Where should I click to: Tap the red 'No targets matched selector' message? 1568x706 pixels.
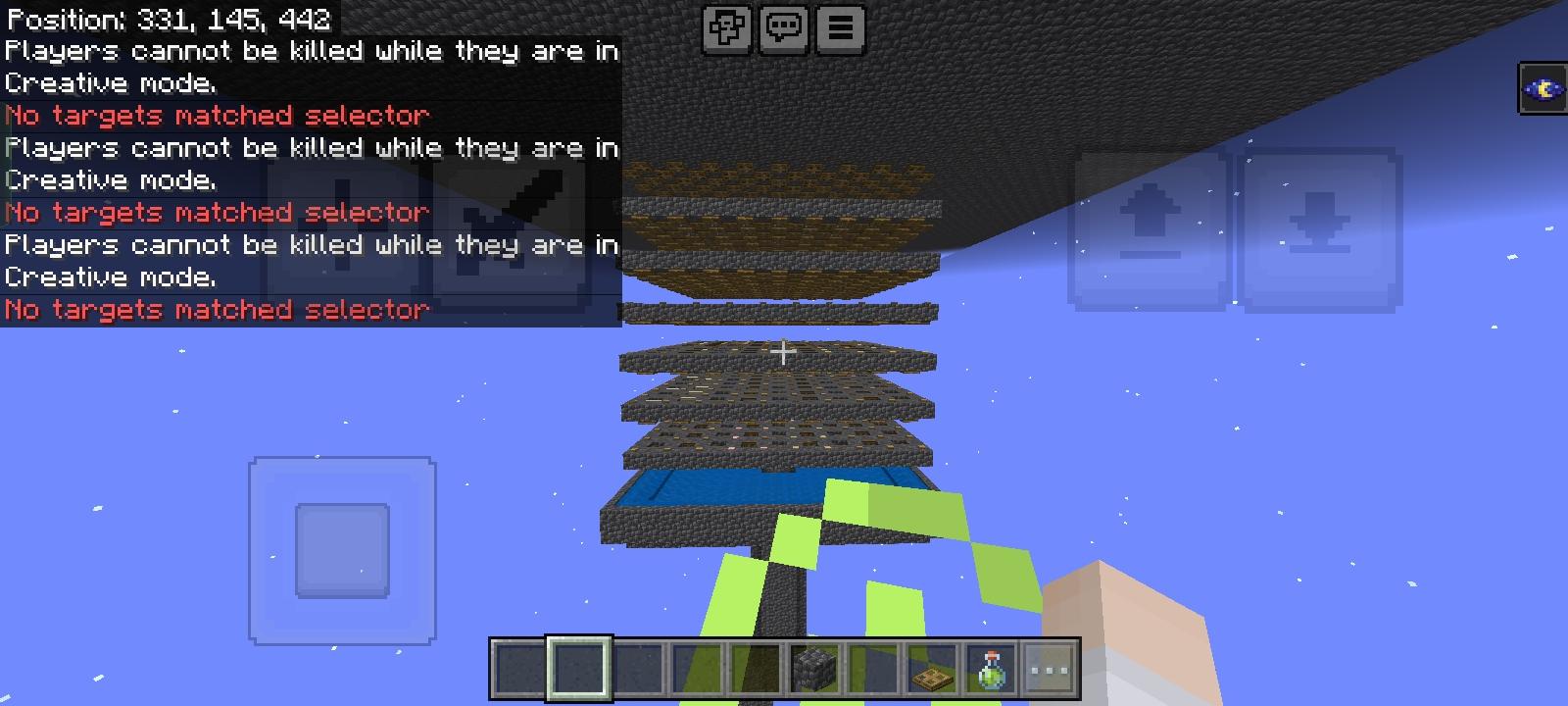coord(216,115)
